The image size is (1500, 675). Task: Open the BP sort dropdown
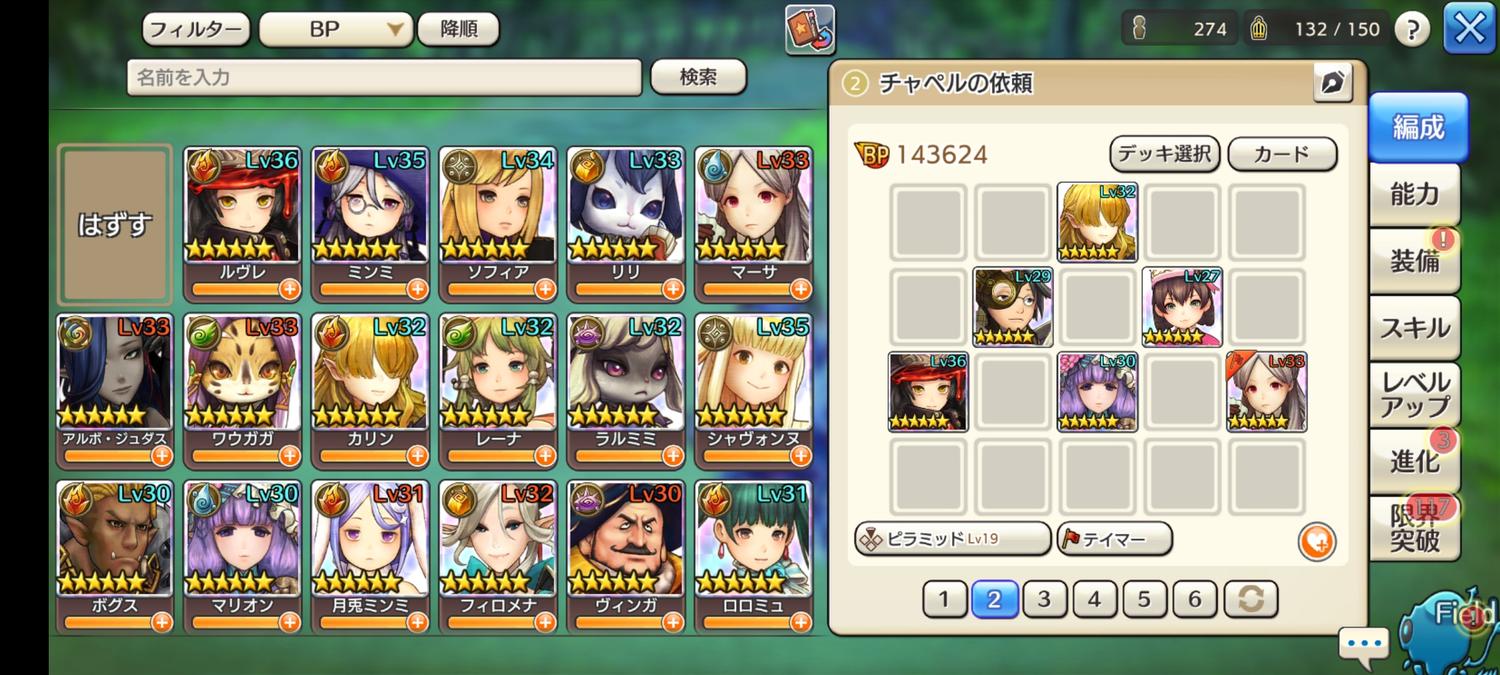[x=335, y=29]
